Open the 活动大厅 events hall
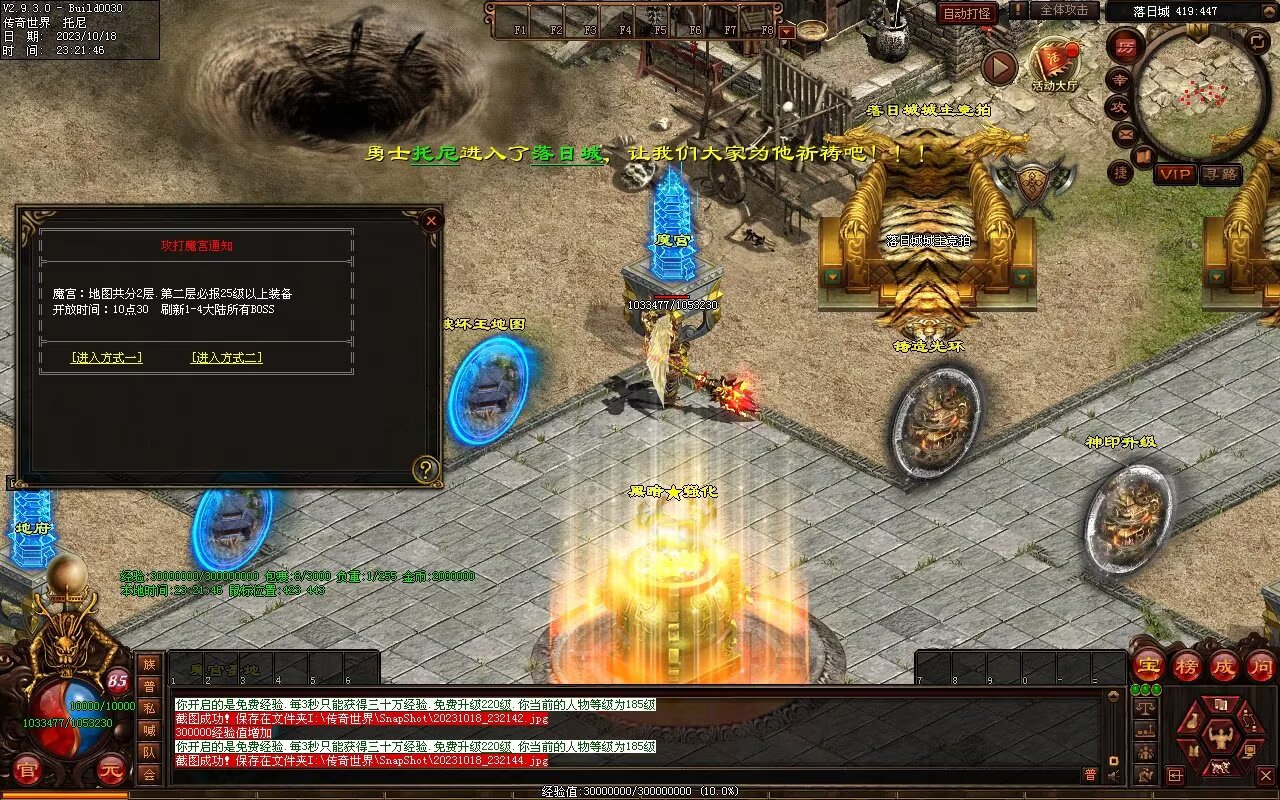Screen dimensions: 1280x800 1055,65
